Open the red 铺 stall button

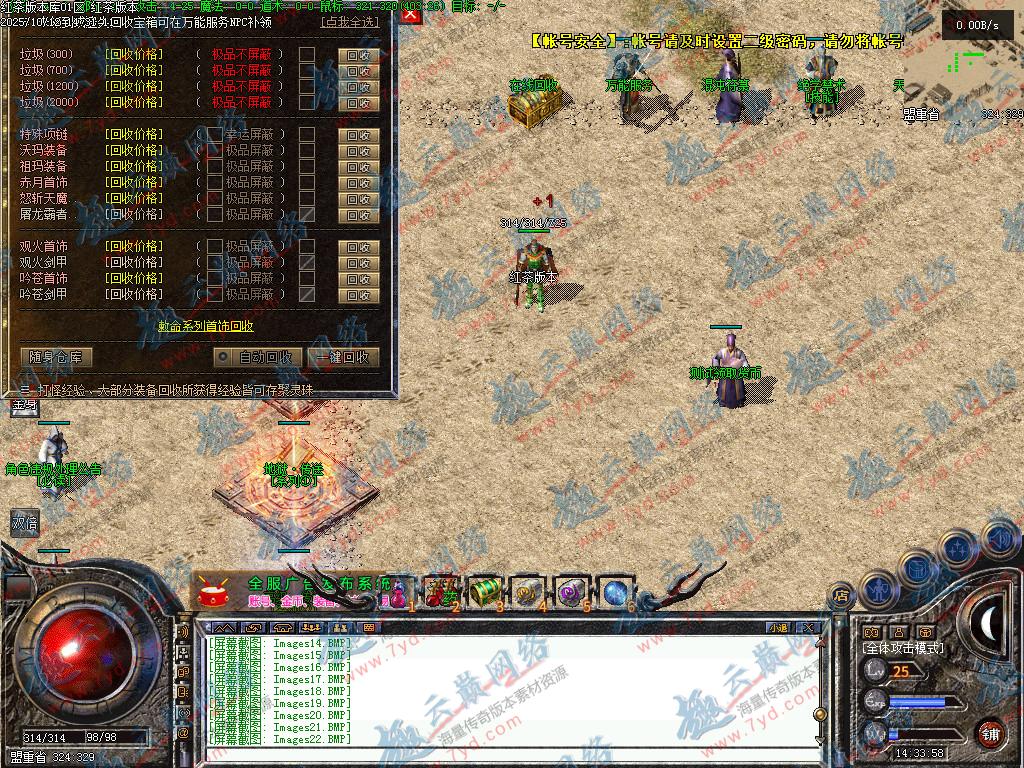coord(990,733)
